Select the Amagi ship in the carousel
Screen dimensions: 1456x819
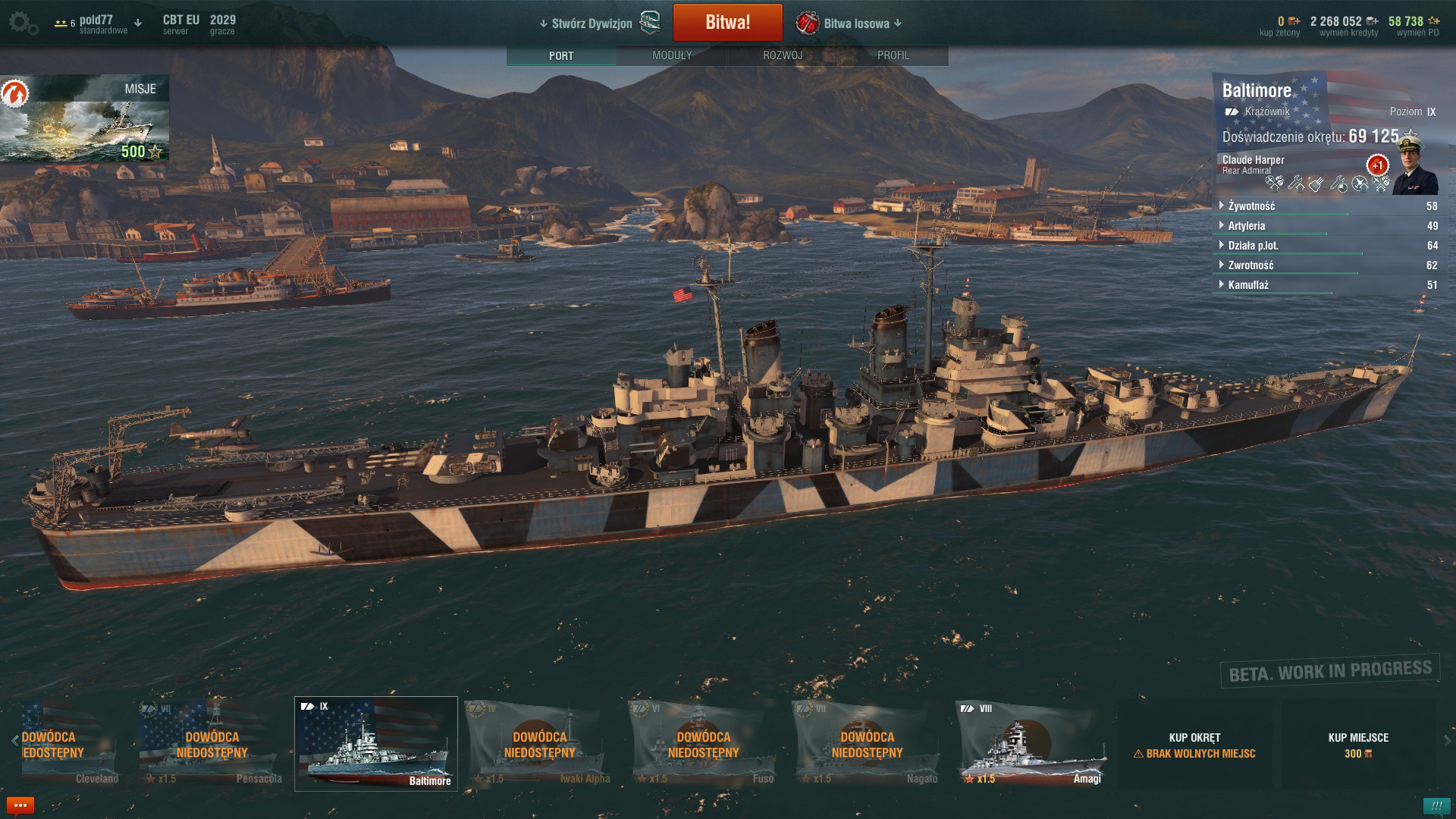coord(1031,744)
